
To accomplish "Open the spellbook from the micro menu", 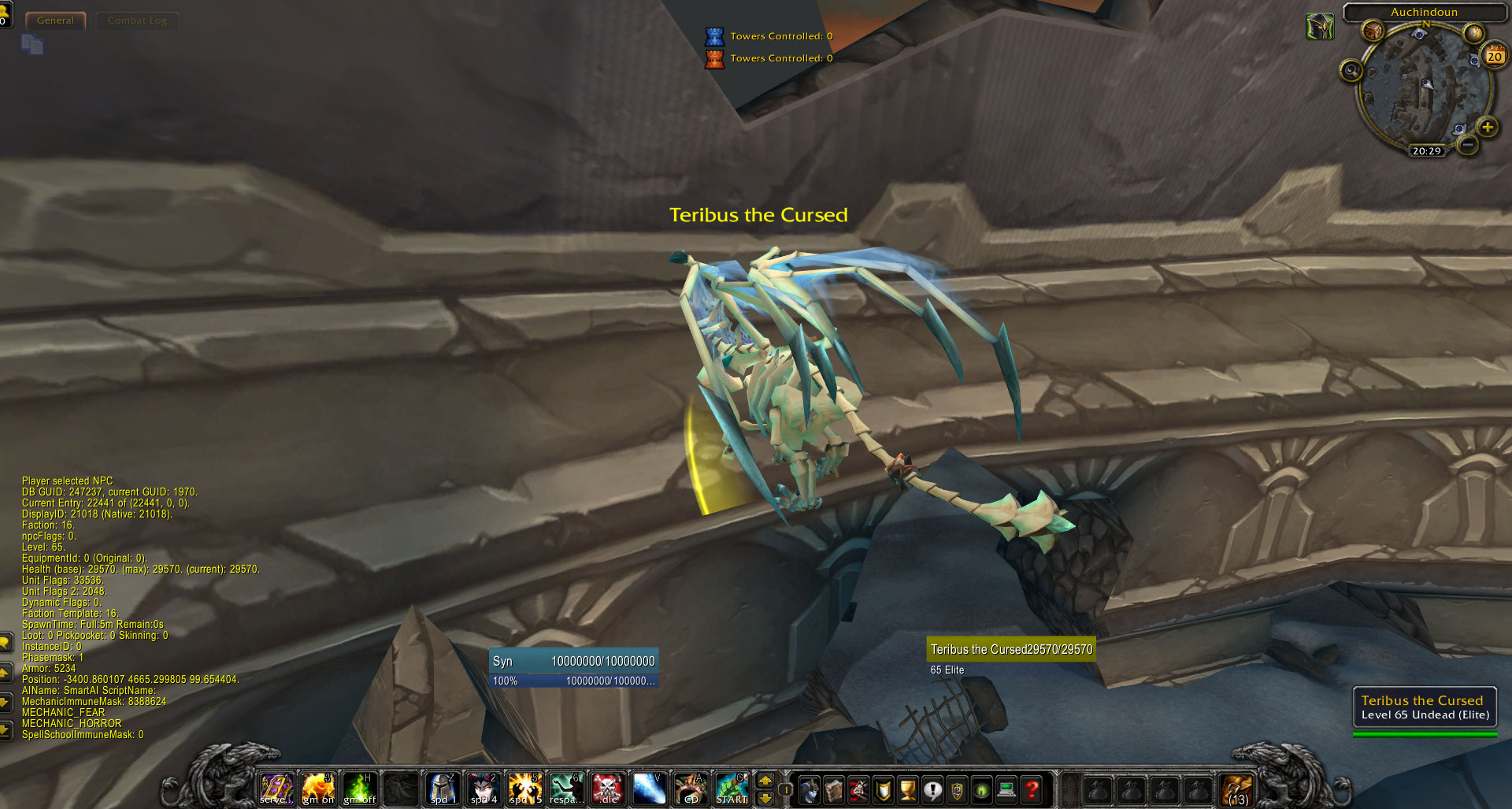I will tap(833, 788).
